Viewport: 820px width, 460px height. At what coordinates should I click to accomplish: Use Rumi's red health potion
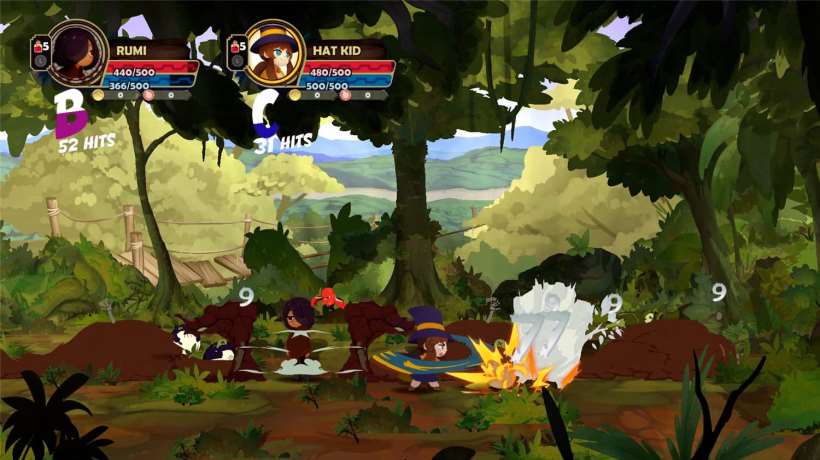point(39,45)
